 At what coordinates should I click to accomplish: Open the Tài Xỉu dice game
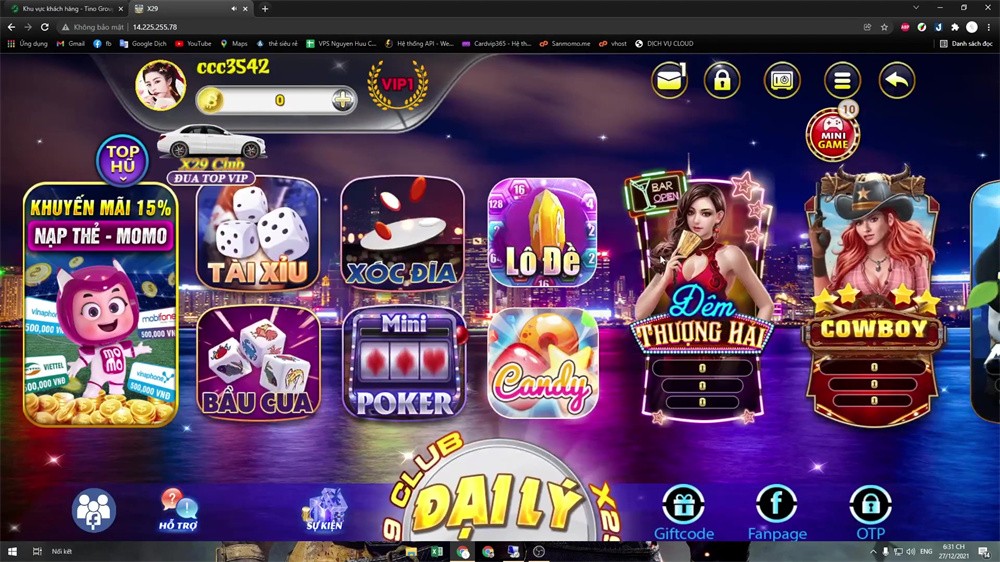click(257, 234)
